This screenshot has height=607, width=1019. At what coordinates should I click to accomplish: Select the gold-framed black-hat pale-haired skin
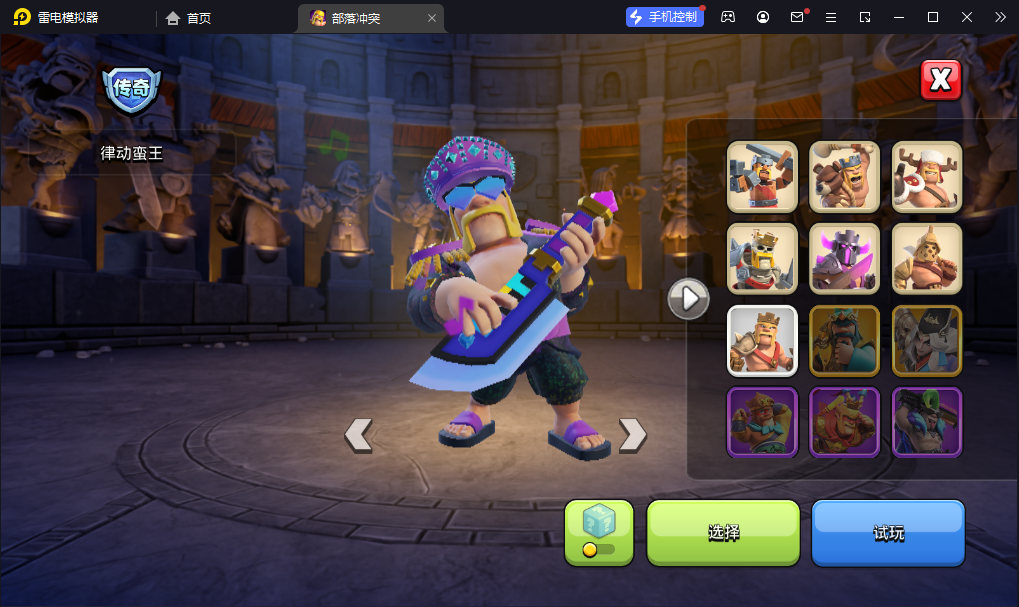[x=926, y=340]
